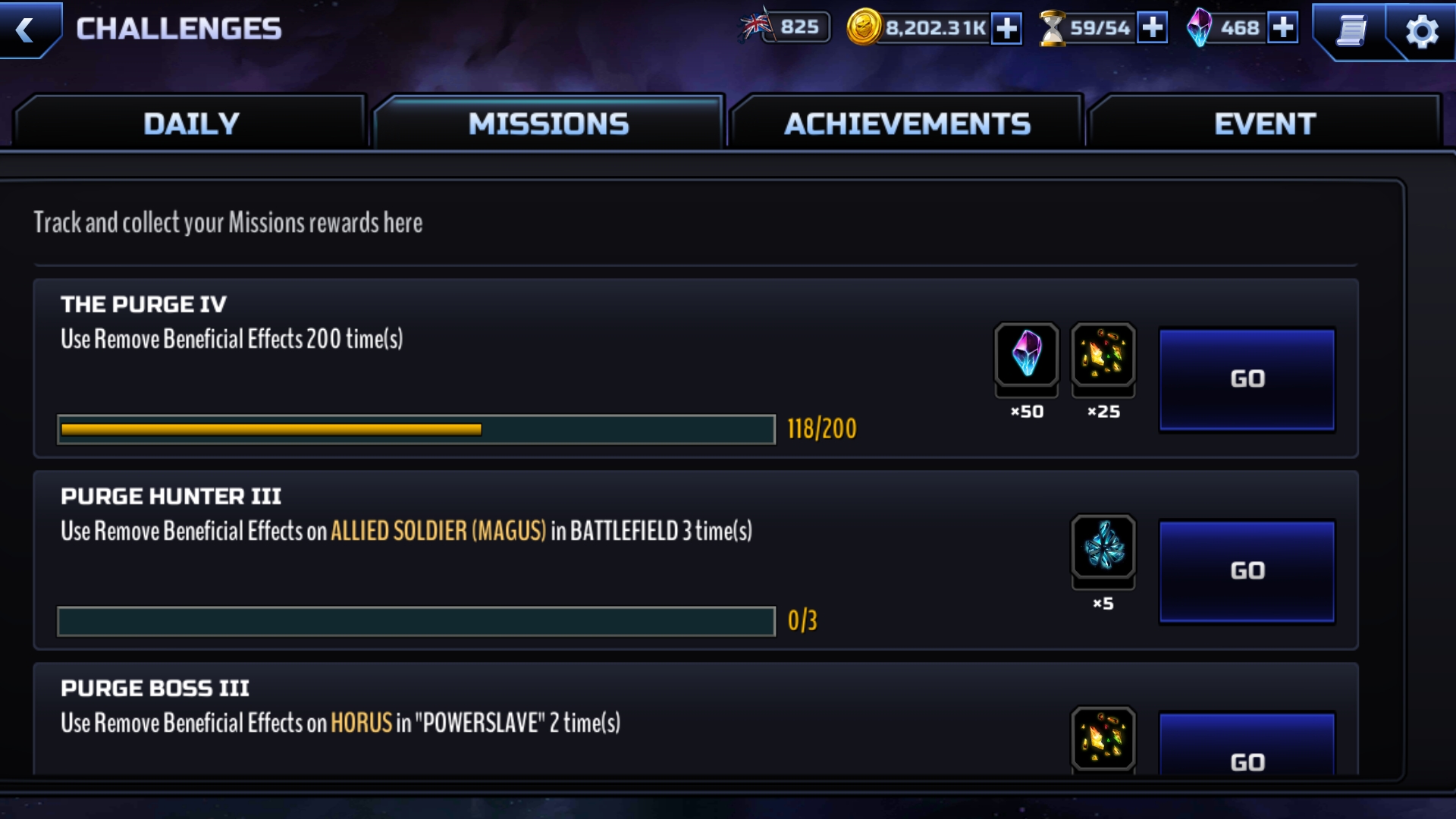Add more gold coins with plus button
This screenshot has width=1456, height=819.
[x=1006, y=29]
